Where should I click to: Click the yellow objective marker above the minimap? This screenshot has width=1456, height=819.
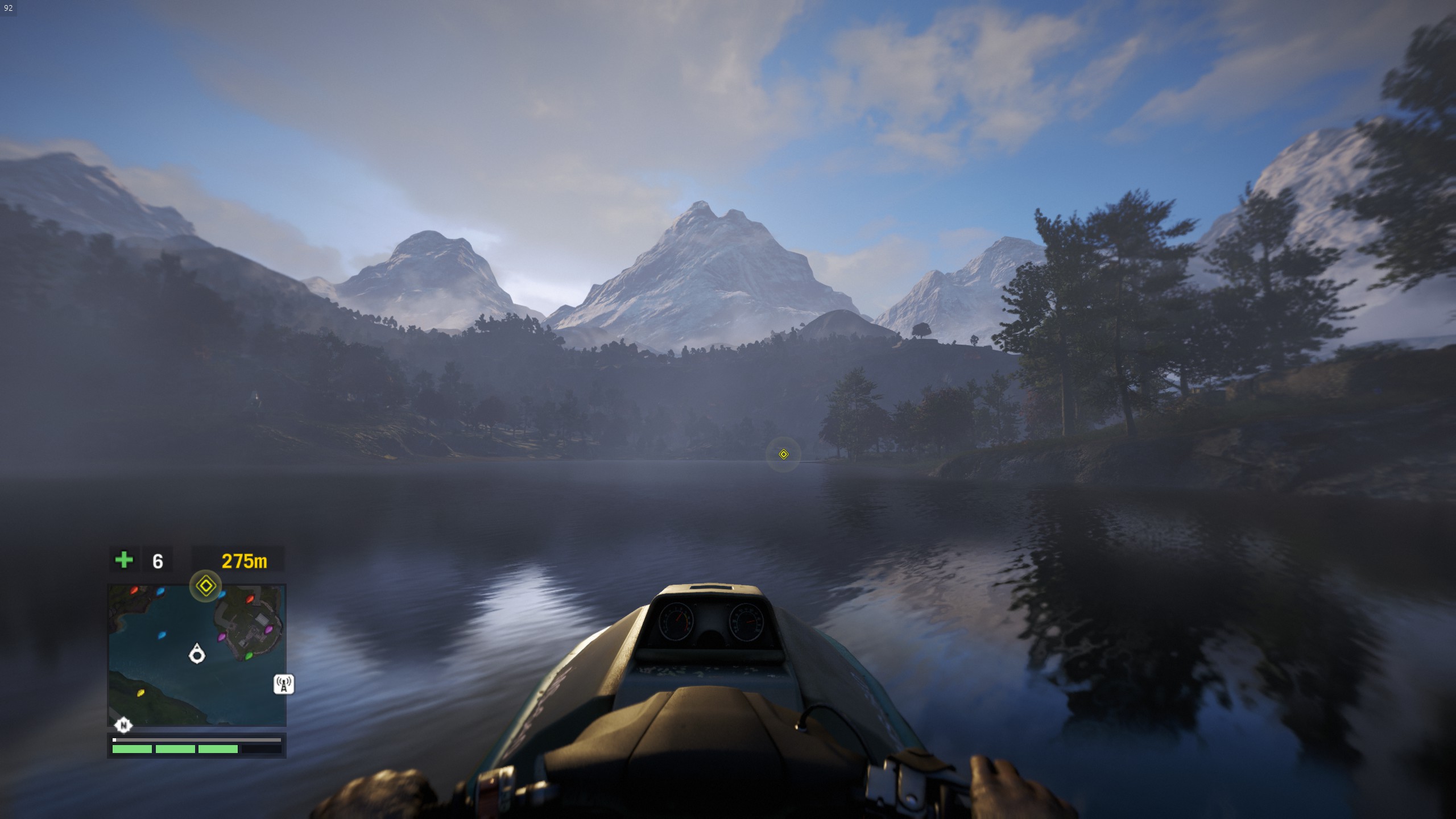coord(205,586)
